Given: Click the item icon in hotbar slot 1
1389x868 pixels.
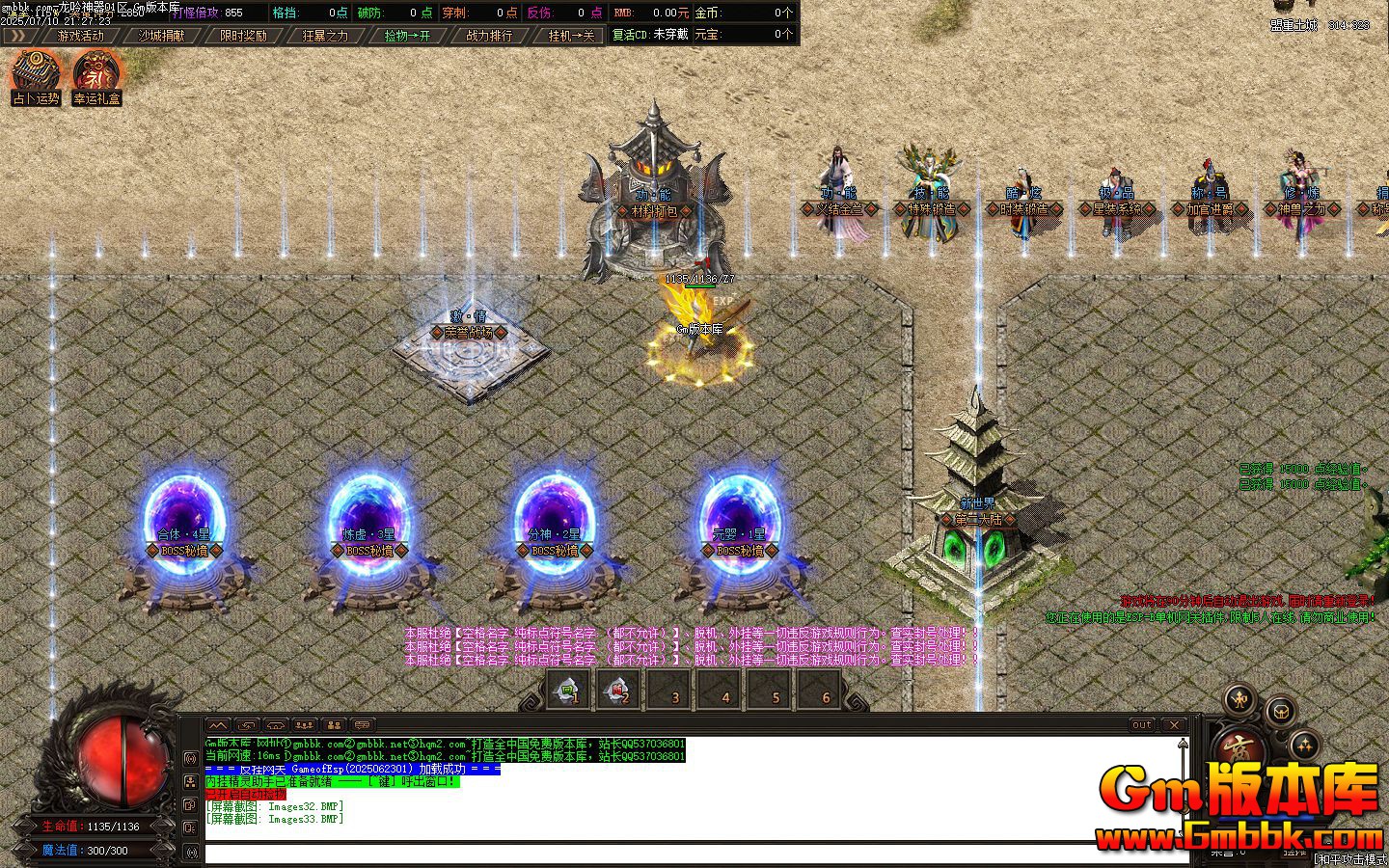Looking at the screenshot, I should pyautogui.click(x=564, y=691).
